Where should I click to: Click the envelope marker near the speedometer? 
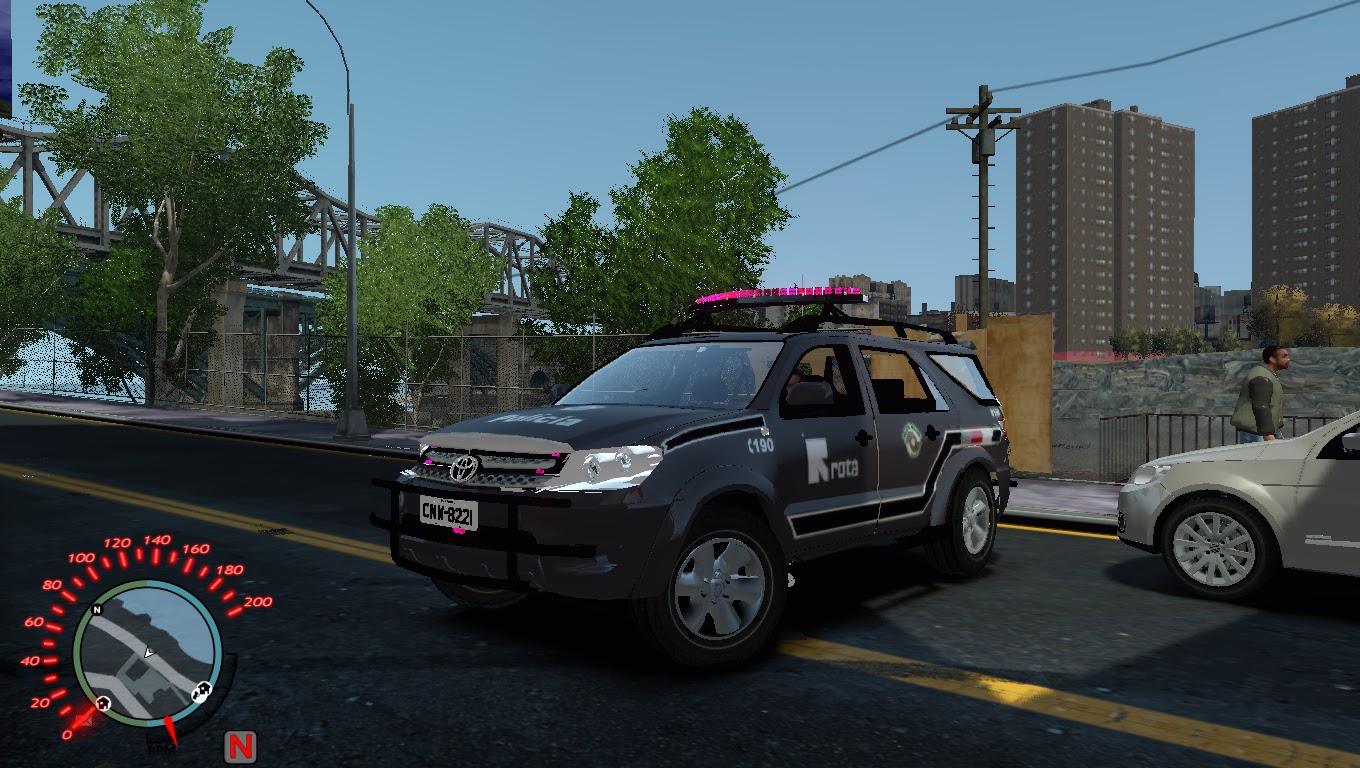(x=84, y=720)
